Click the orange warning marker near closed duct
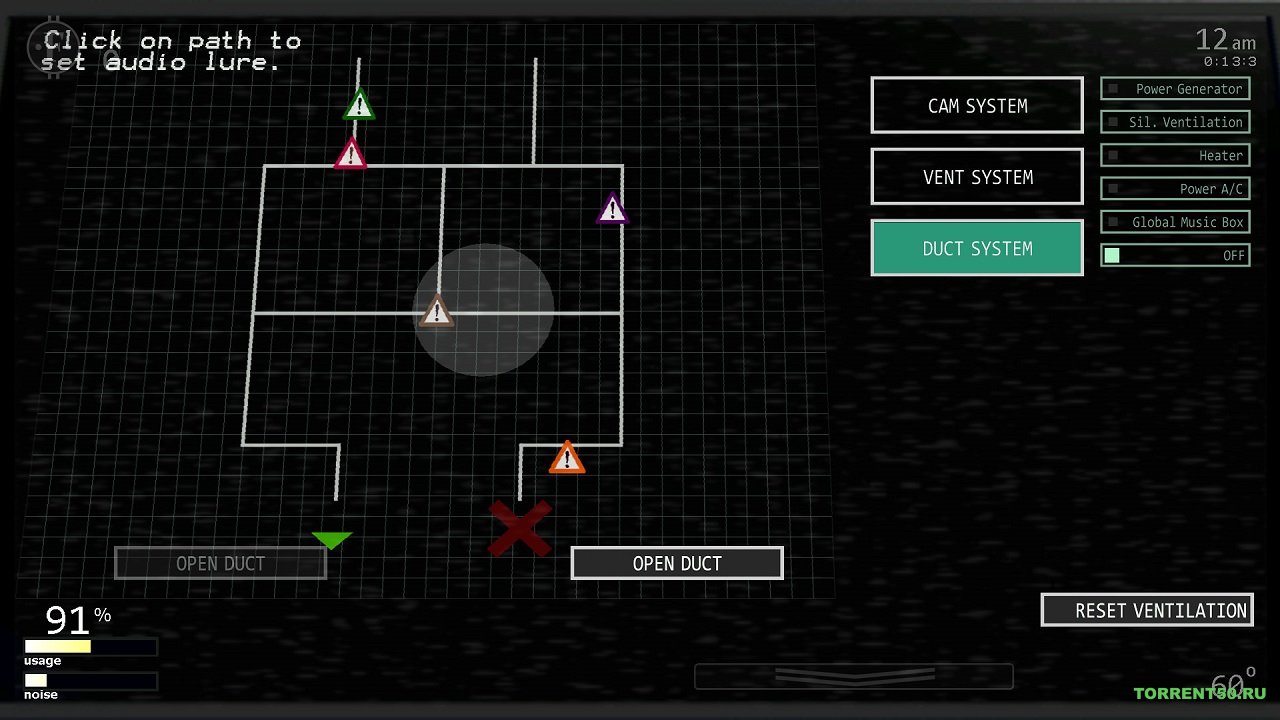This screenshot has width=1280, height=720. tap(567, 459)
